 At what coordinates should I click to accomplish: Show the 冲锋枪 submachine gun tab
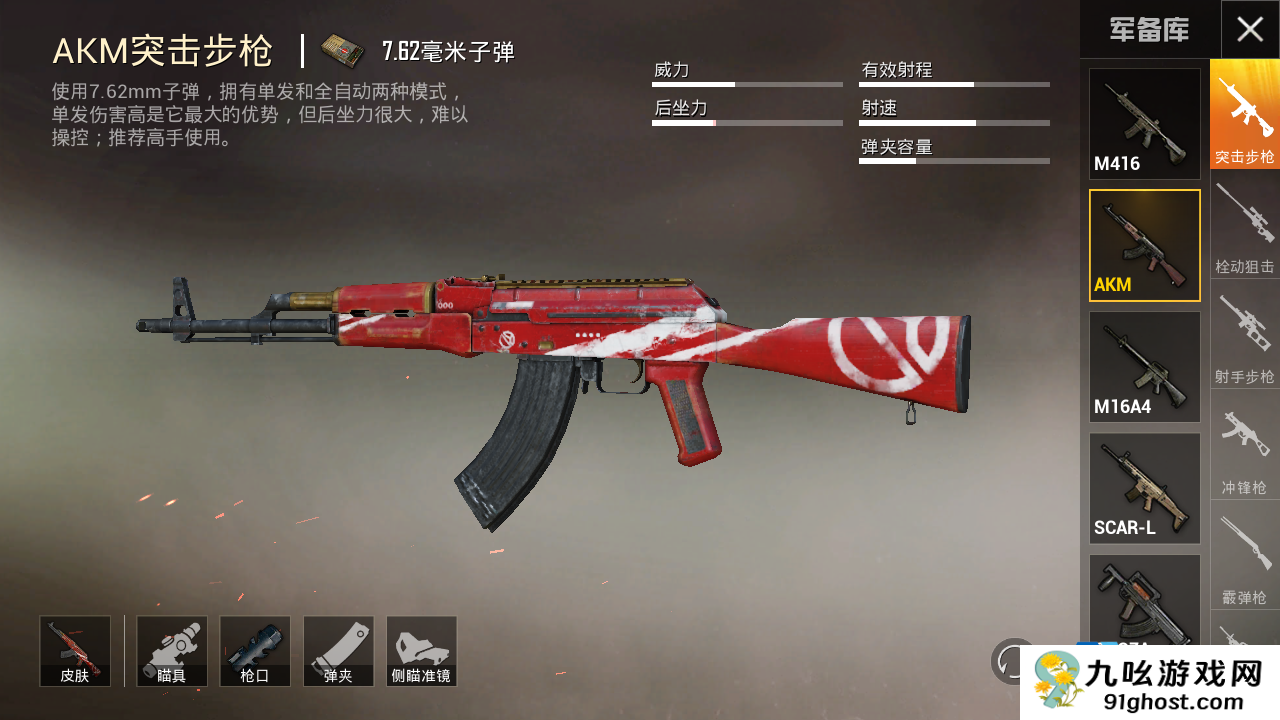1245,444
